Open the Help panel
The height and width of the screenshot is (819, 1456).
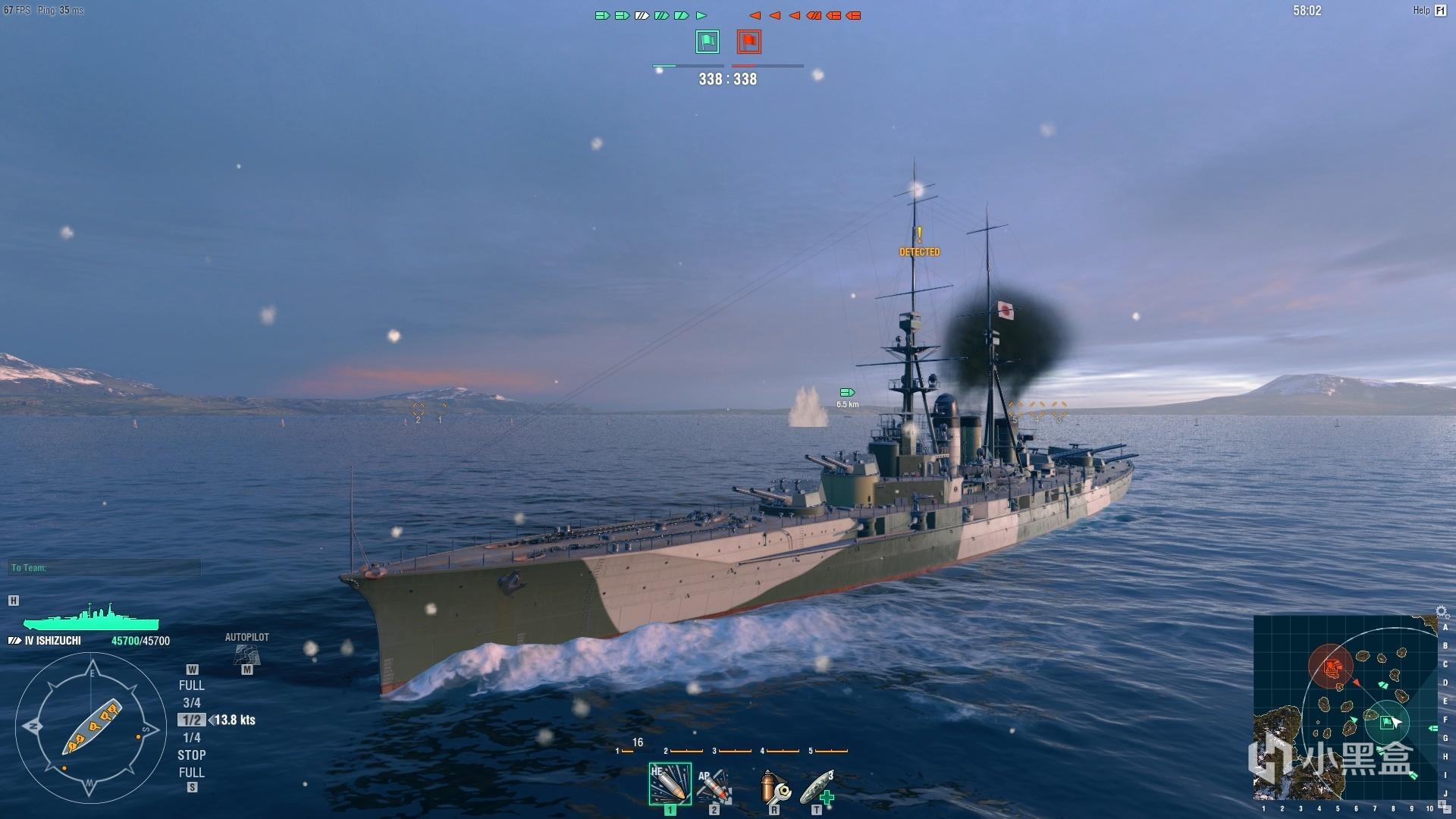[x=1430, y=11]
